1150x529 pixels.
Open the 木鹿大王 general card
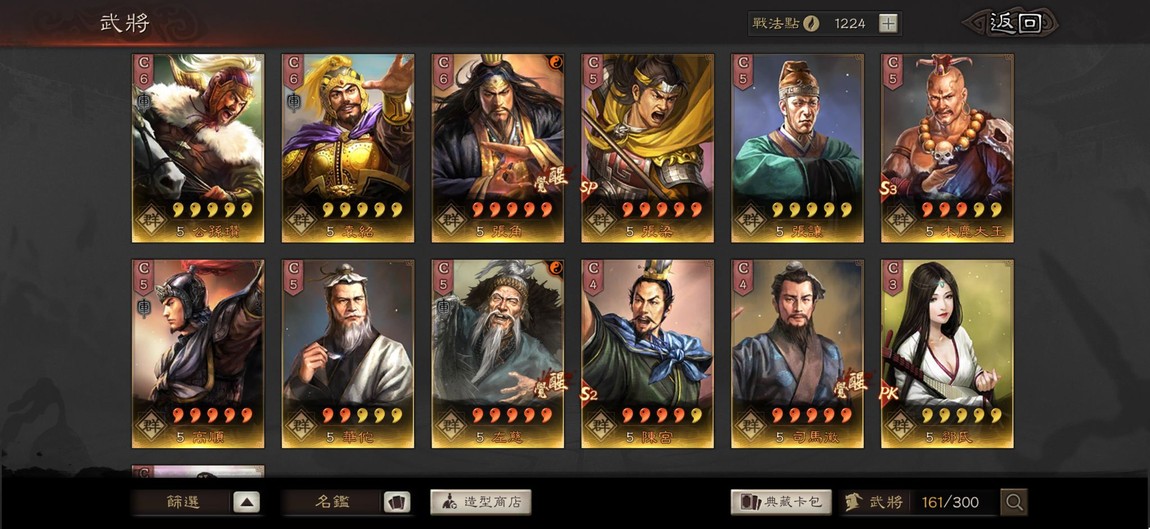[947, 147]
